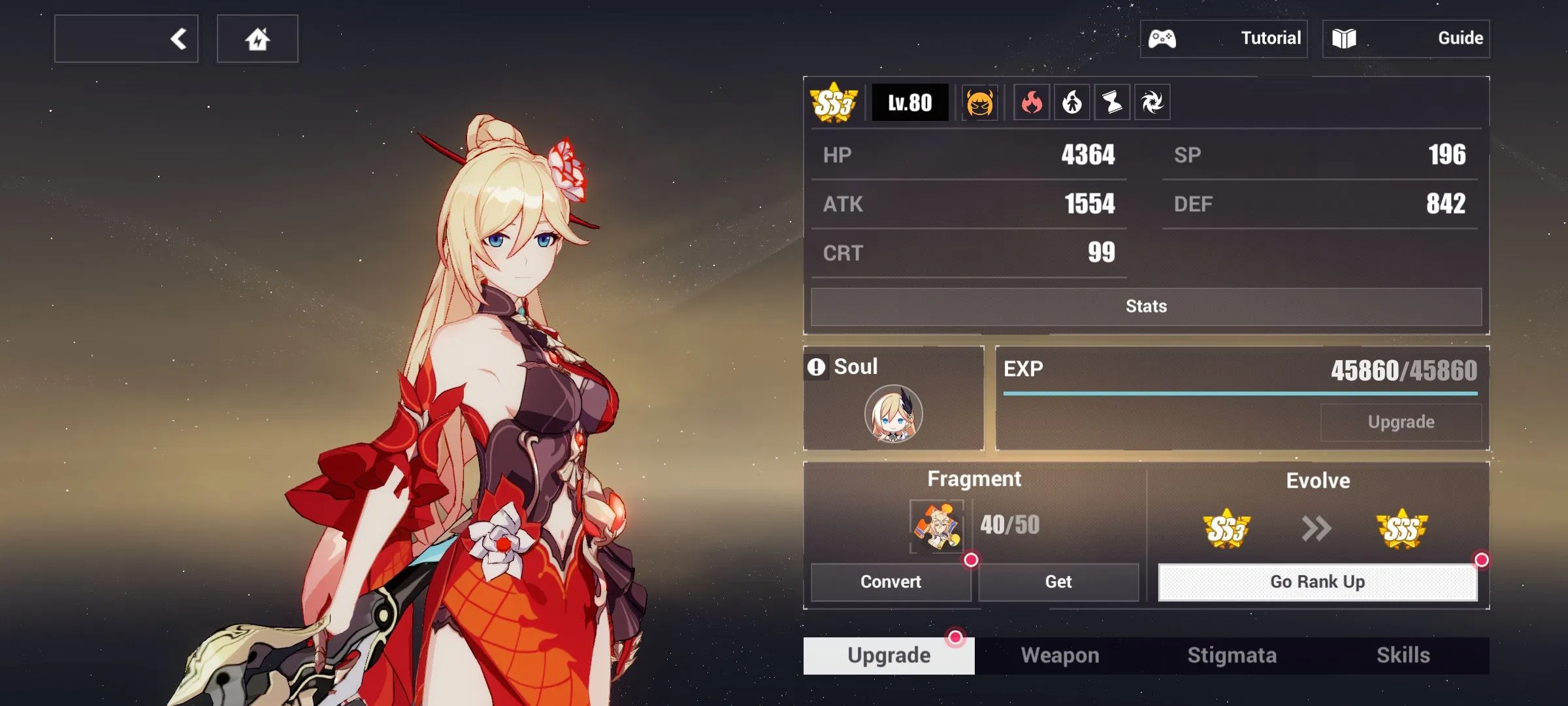The height and width of the screenshot is (706, 1568).
Task: Tap the Get fragments button
Action: [1058, 582]
